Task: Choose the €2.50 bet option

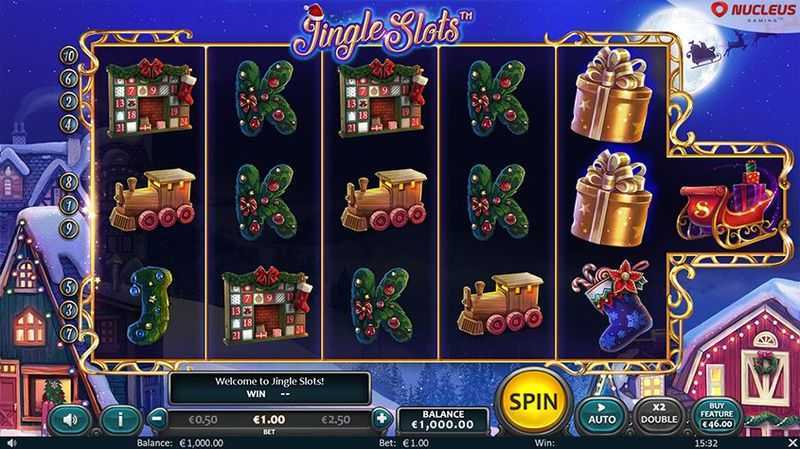Action: [336, 419]
